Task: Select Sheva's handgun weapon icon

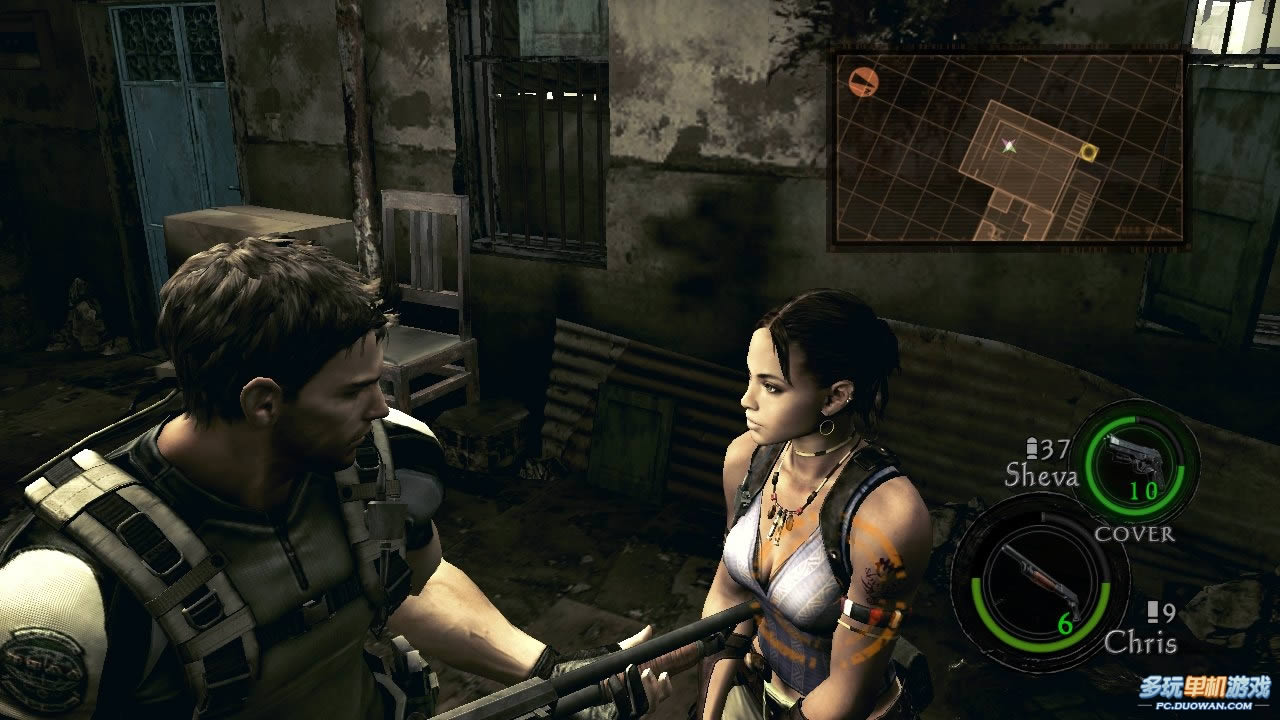Action: 1134,461
